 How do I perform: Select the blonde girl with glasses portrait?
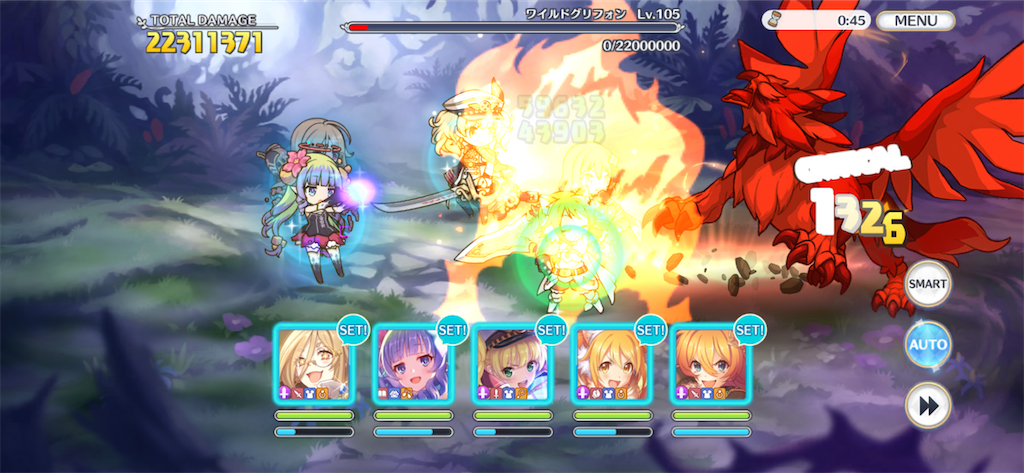pyautogui.click(x=313, y=364)
